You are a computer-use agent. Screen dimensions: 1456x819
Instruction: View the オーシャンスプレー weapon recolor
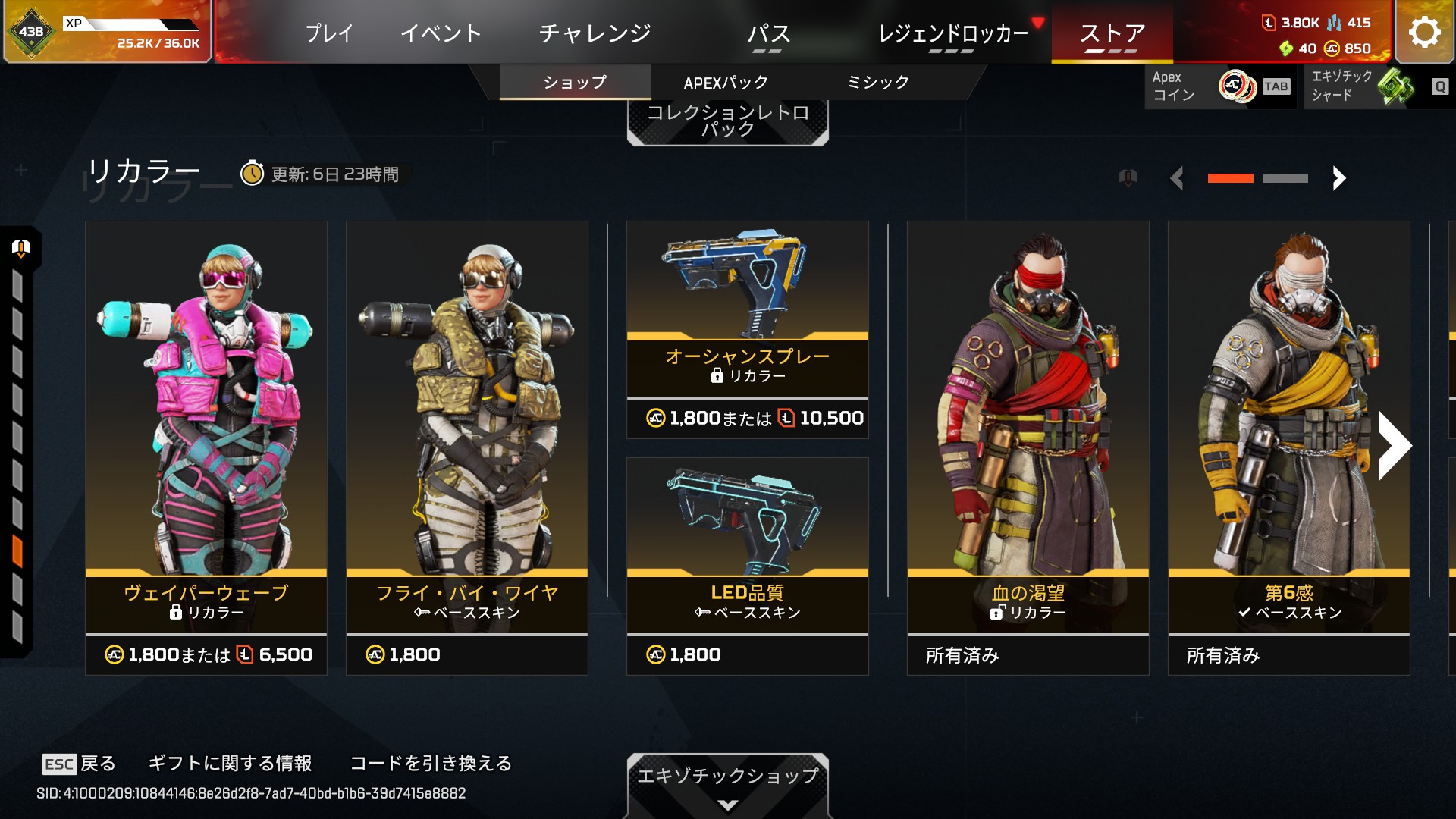click(x=748, y=330)
